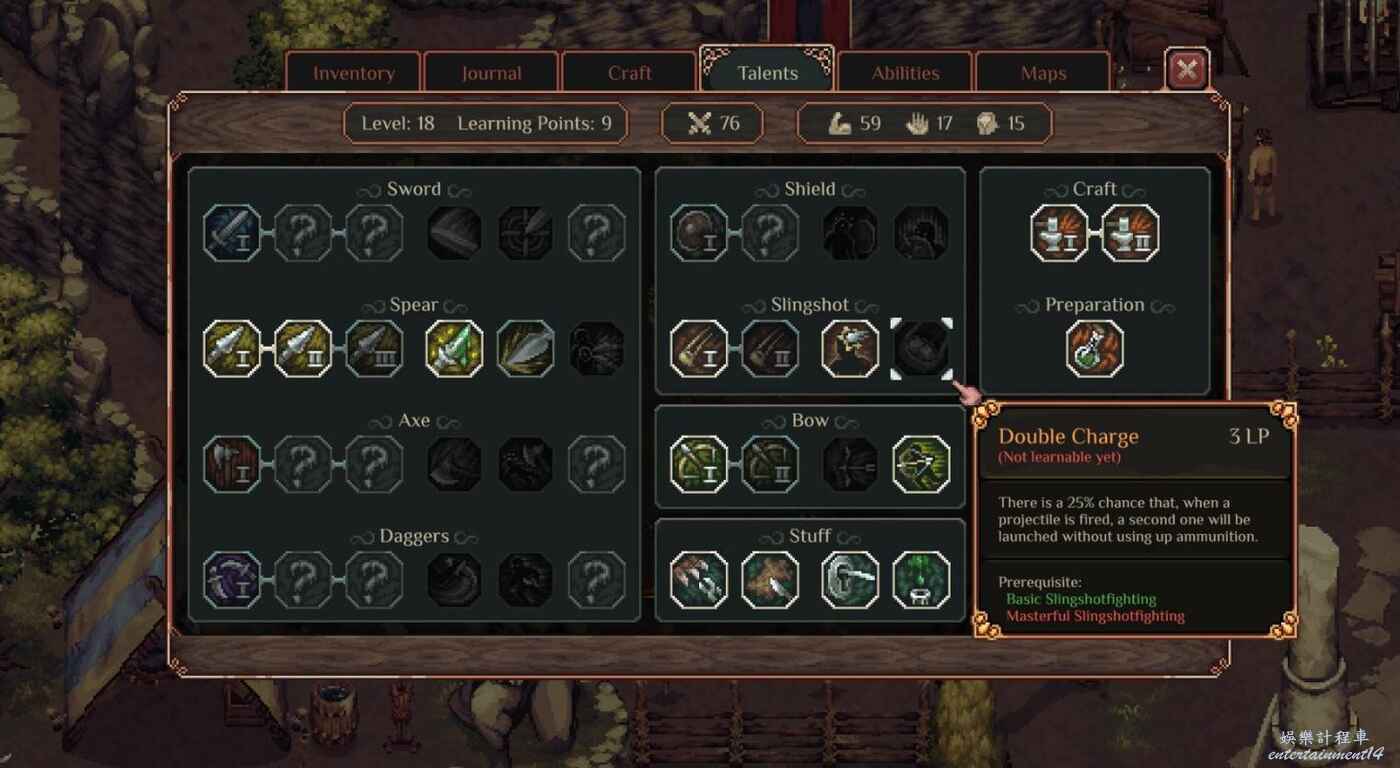Go to the Craft tab
The width and height of the screenshot is (1400, 768).
pos(629,73)
